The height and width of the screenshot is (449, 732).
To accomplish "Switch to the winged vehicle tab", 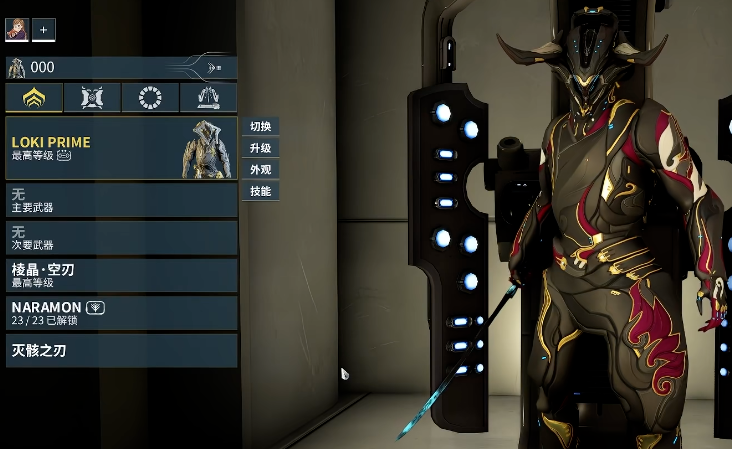I will click(x=208, y=98).
